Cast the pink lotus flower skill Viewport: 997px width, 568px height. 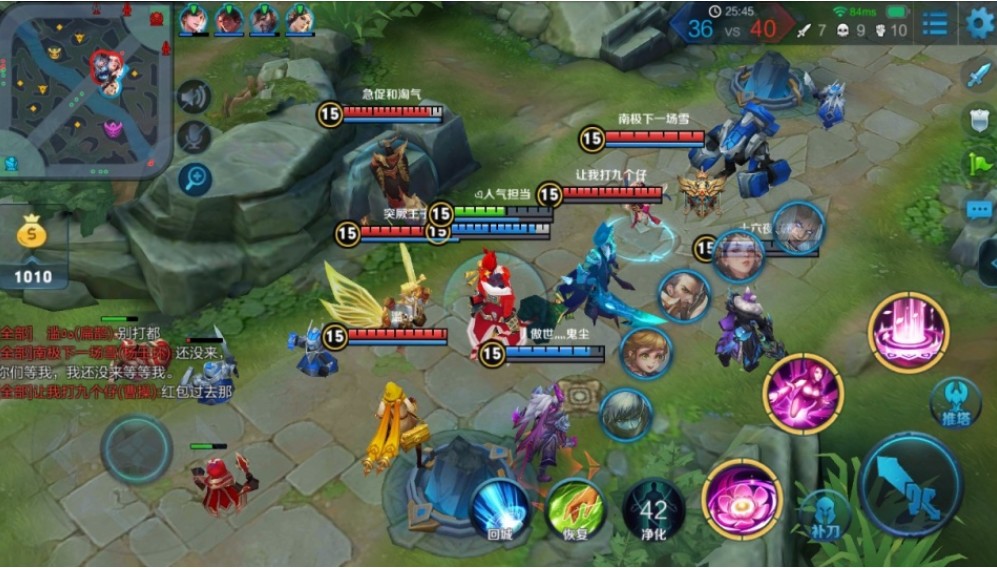pyautogui.click(x=742, y=500)
